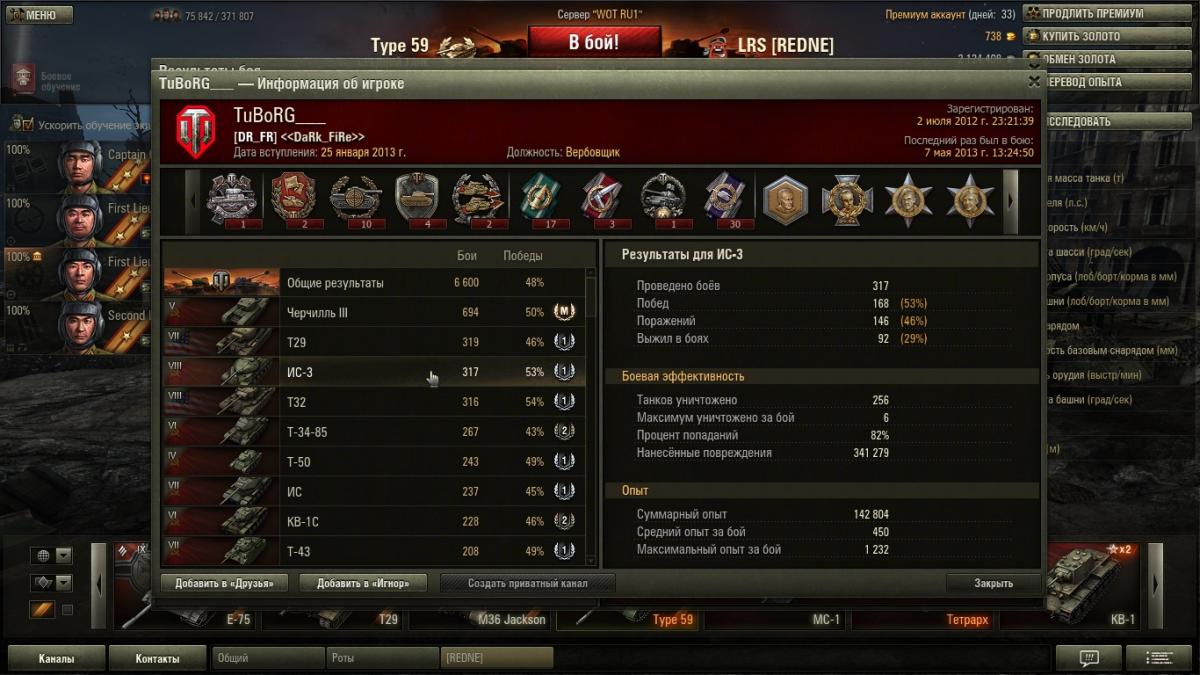Click Купить золото button
Viewport: 1200px width, 675px height.
click(1086, 36)
